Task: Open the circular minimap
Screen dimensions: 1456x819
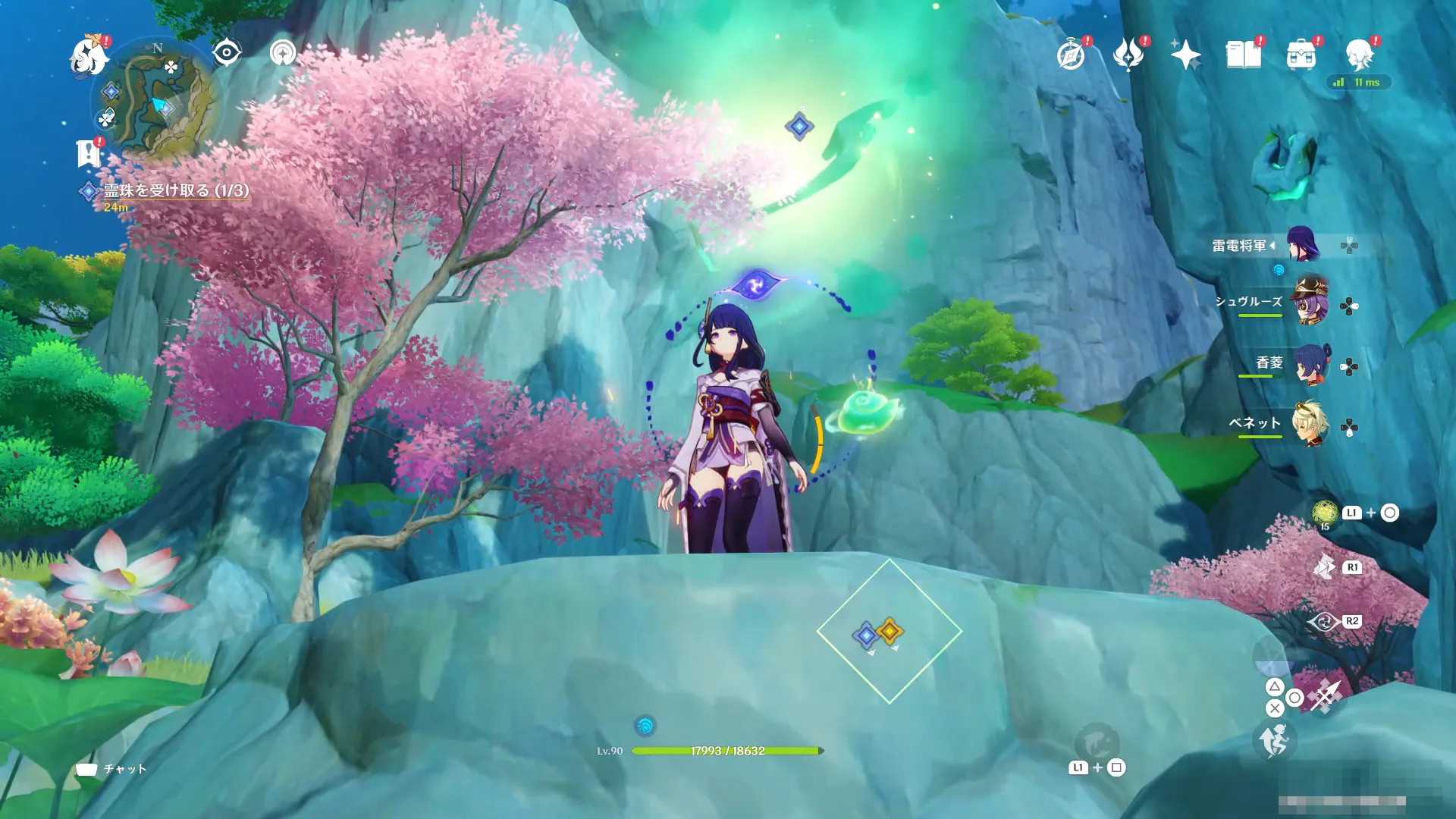Action: click(x=157, y=99)
